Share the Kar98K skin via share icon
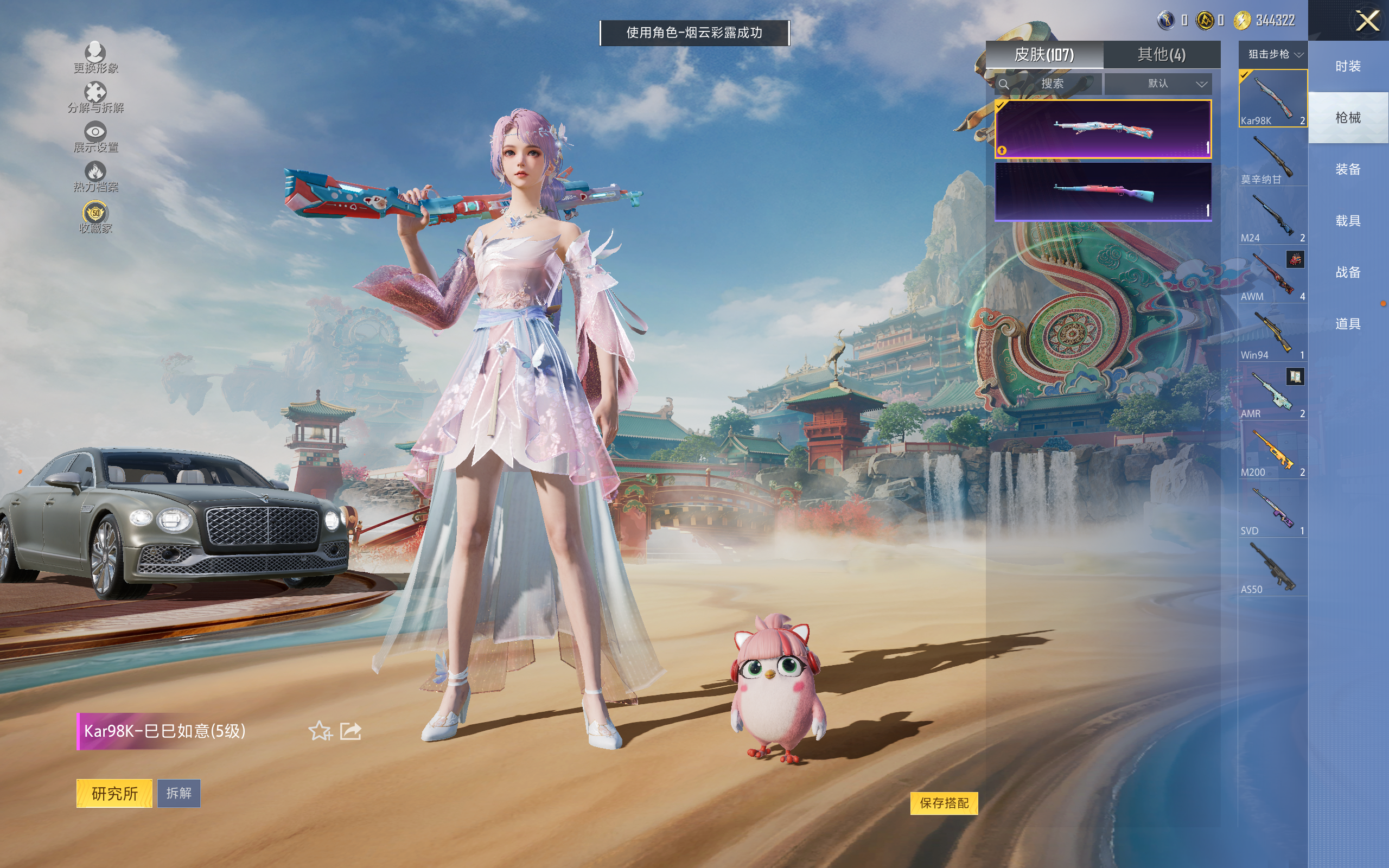1389x868 pixels. point(350,731)
